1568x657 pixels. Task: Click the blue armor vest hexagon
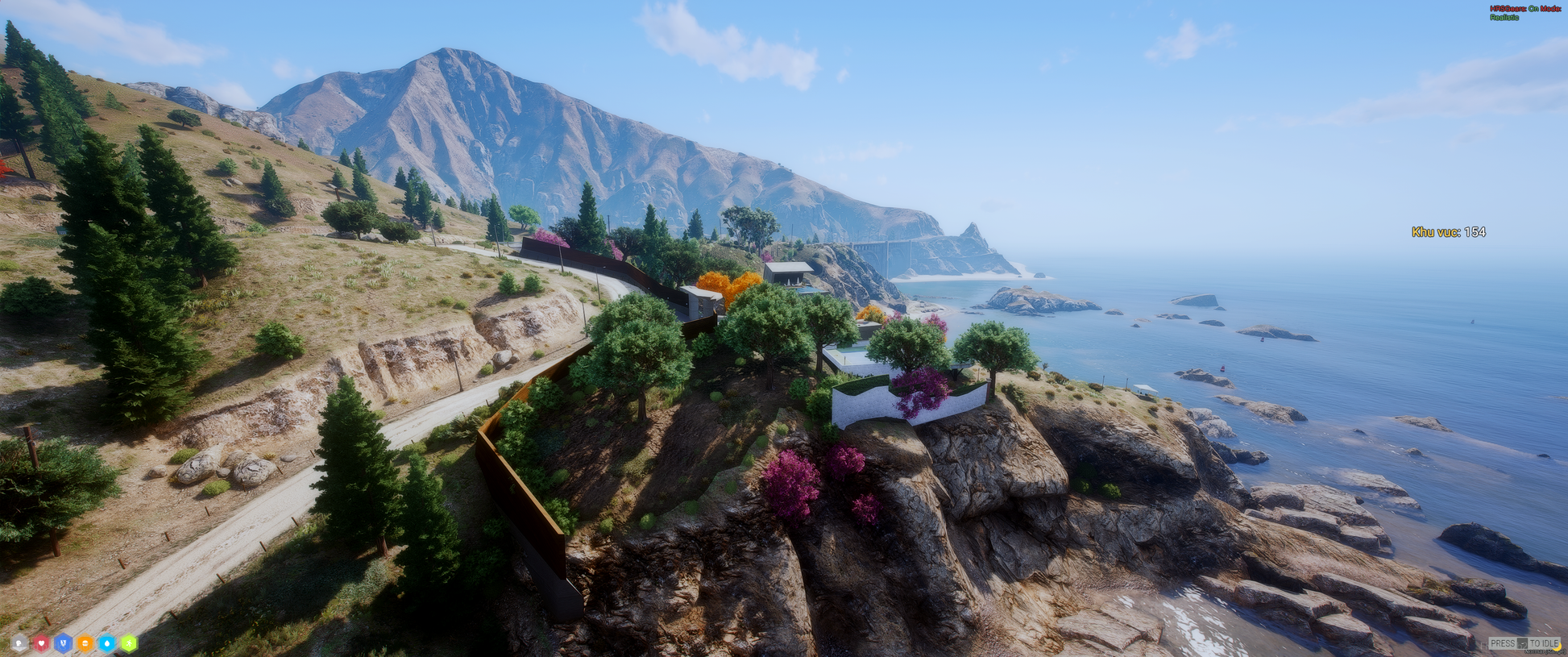click(63, 643)
